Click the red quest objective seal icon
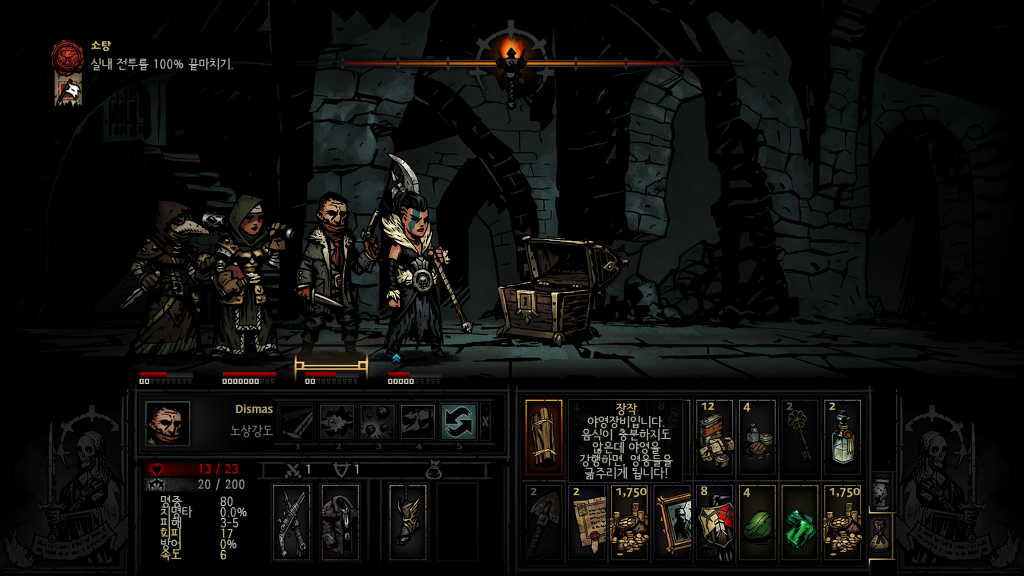The width and height of the screenshot is (1024, 576). click(68, 54)
